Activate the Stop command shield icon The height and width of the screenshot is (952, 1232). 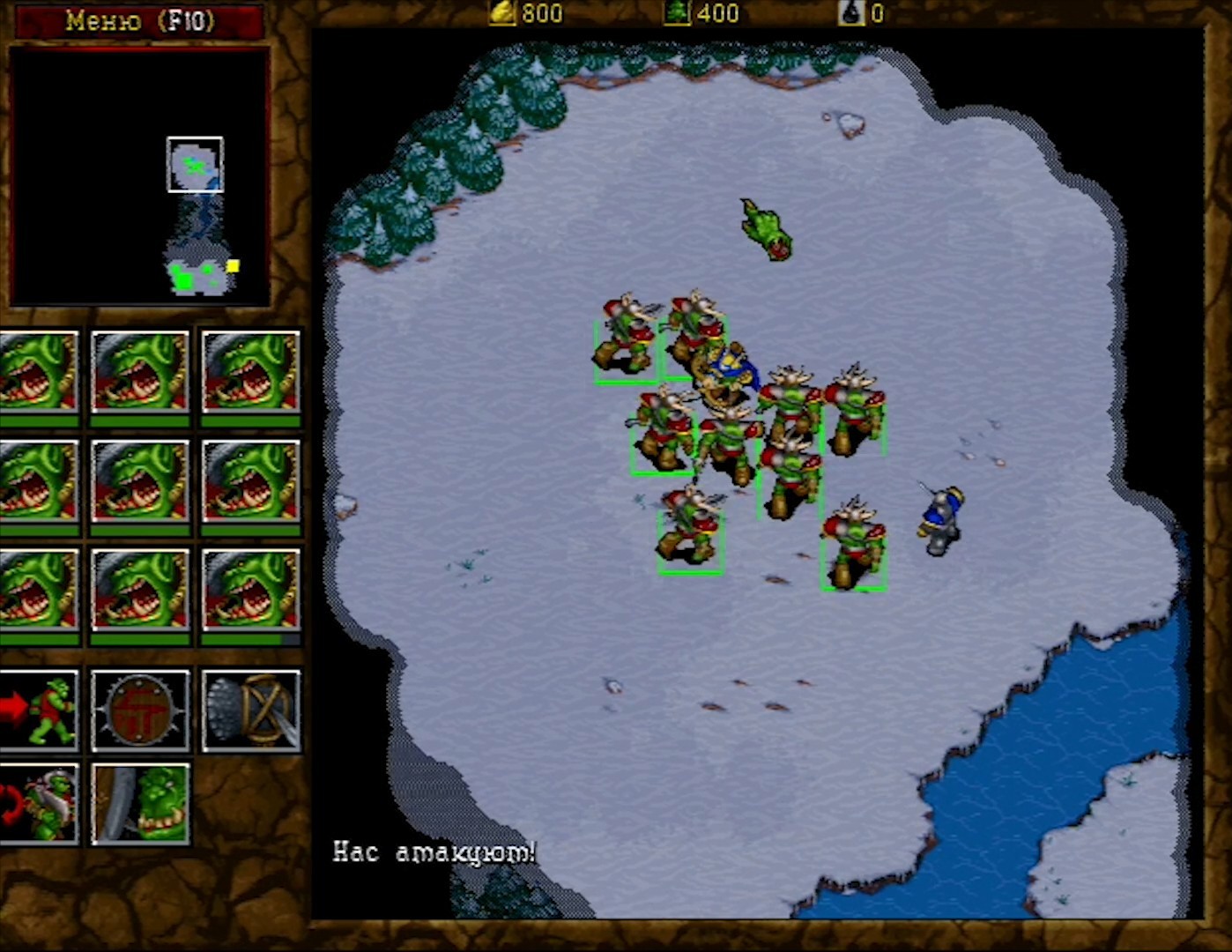[140, 711]
